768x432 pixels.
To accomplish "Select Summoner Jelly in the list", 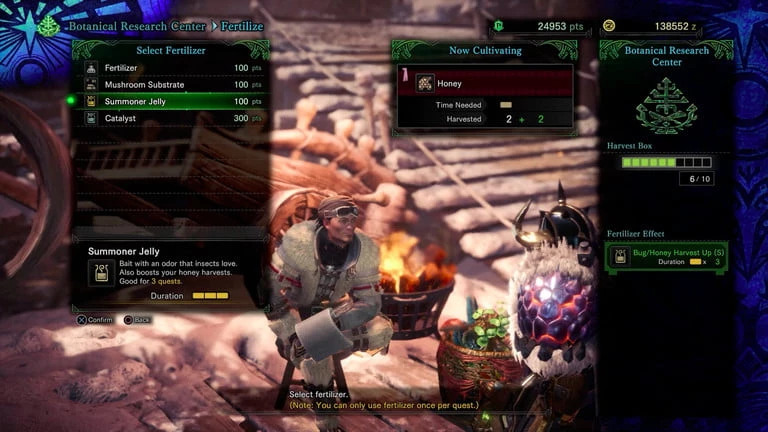I will (x=170, y=101).
